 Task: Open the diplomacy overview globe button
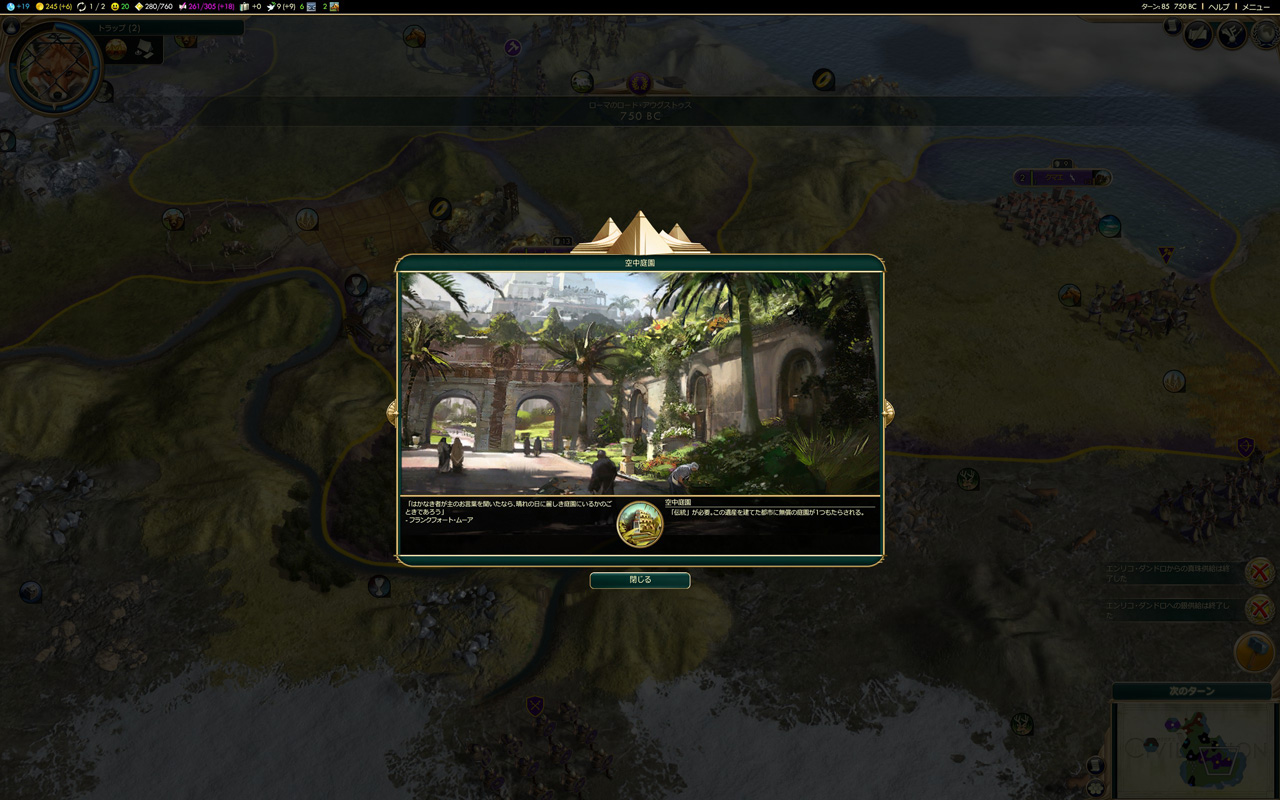[x=1264, y=35]
